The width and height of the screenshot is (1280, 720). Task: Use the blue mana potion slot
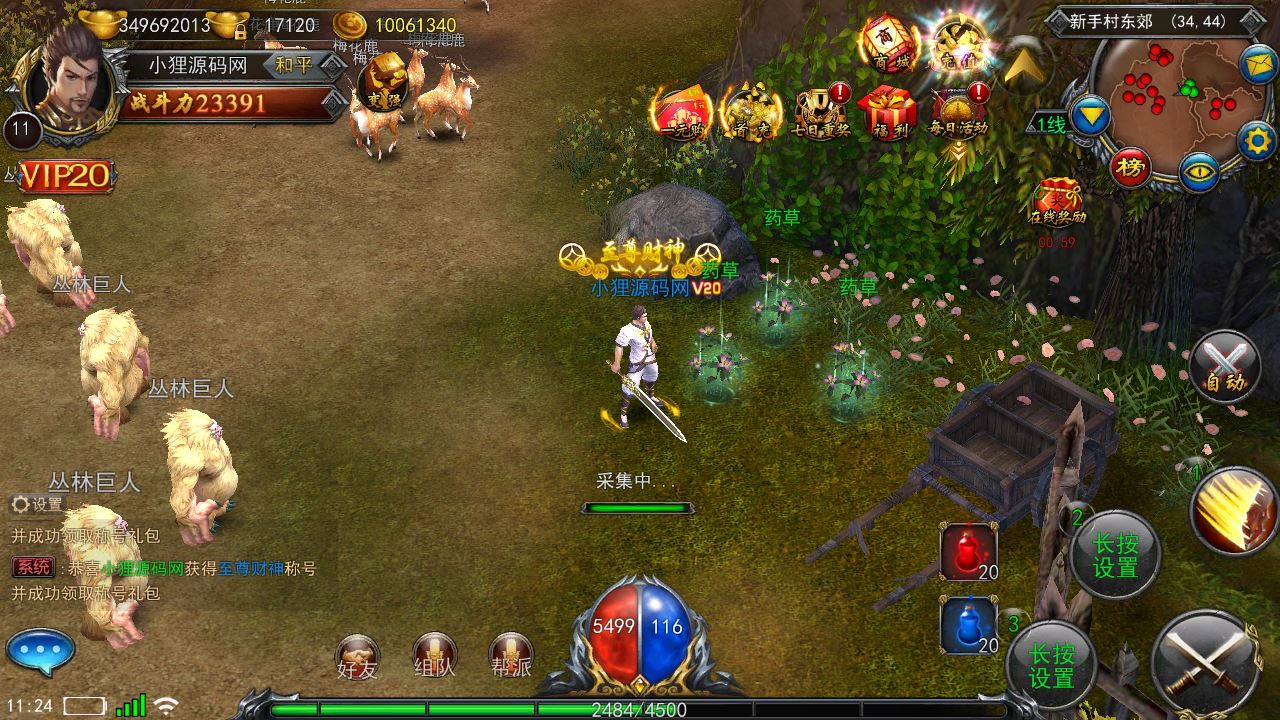coord(968,625)
